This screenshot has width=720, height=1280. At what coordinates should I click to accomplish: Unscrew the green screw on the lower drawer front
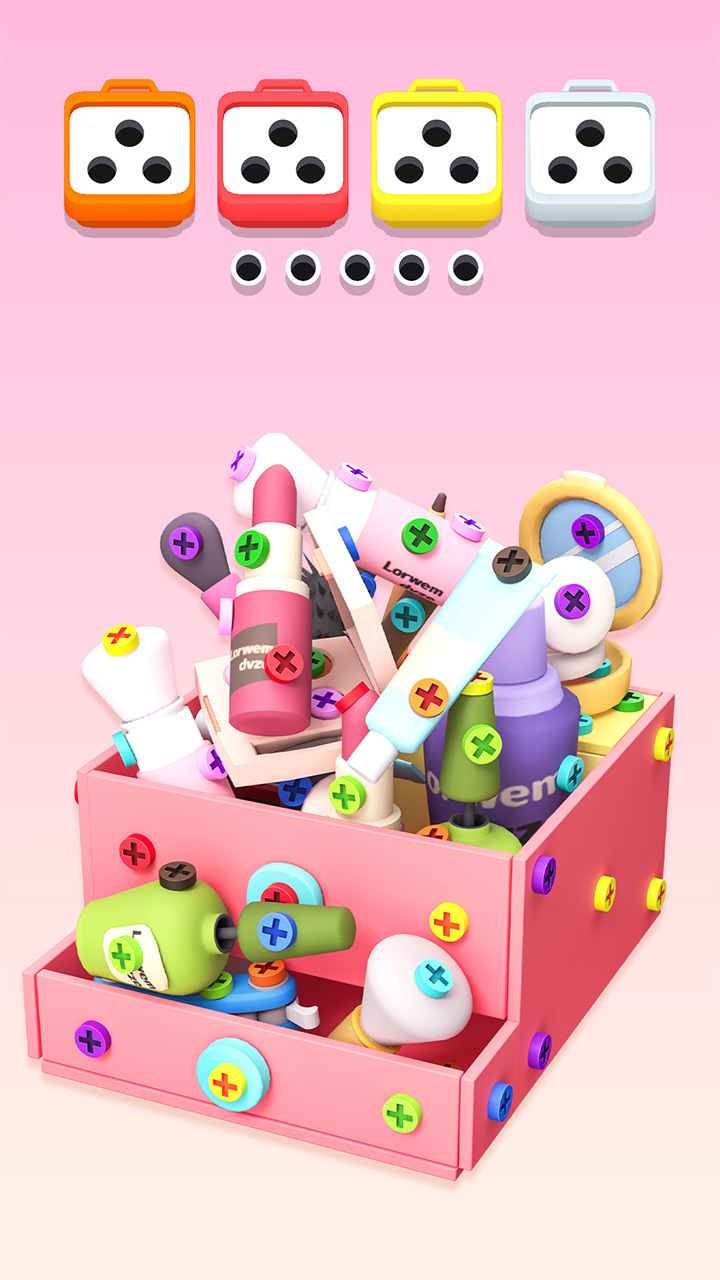click(x=401, y=1112)
